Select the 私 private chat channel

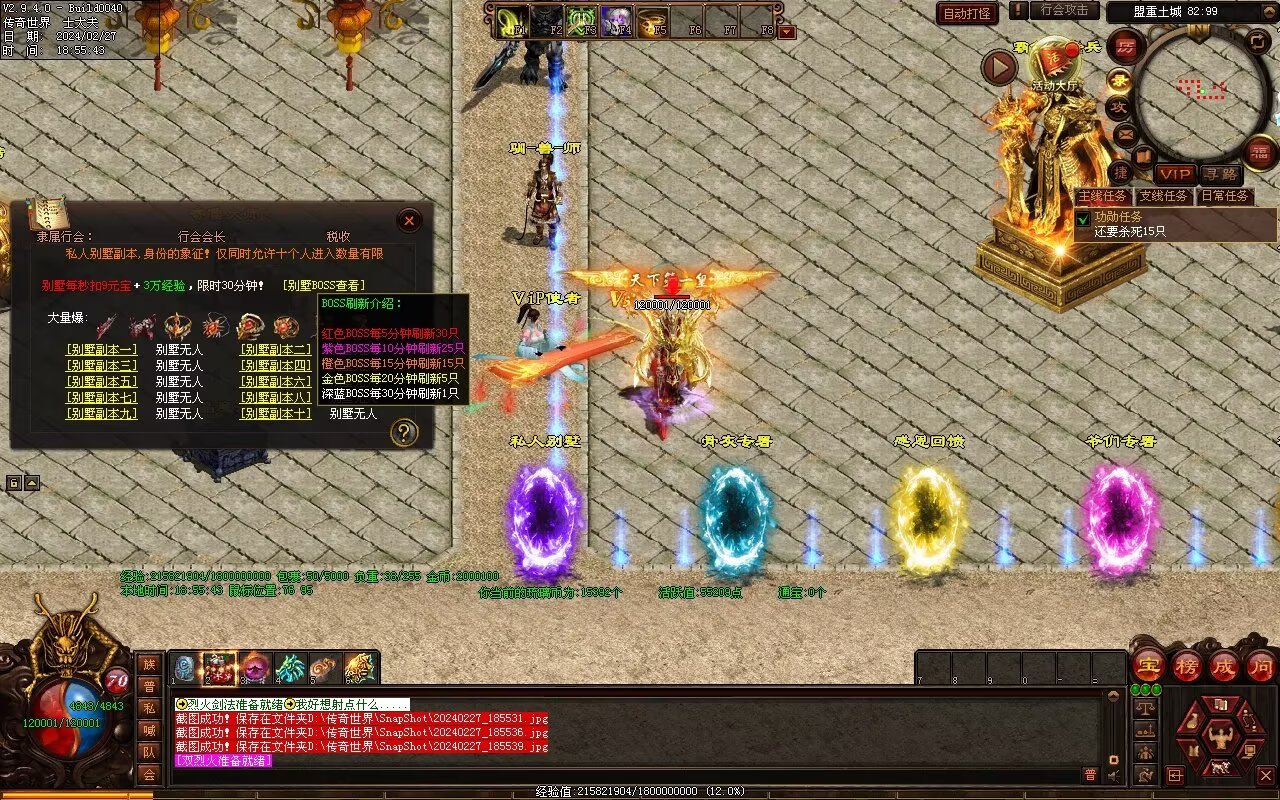(149, 708)
